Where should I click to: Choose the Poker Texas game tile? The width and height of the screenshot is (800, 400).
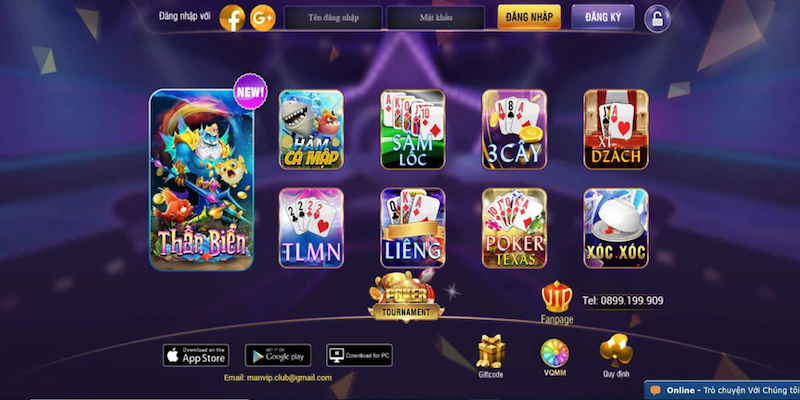click(514, 228)
